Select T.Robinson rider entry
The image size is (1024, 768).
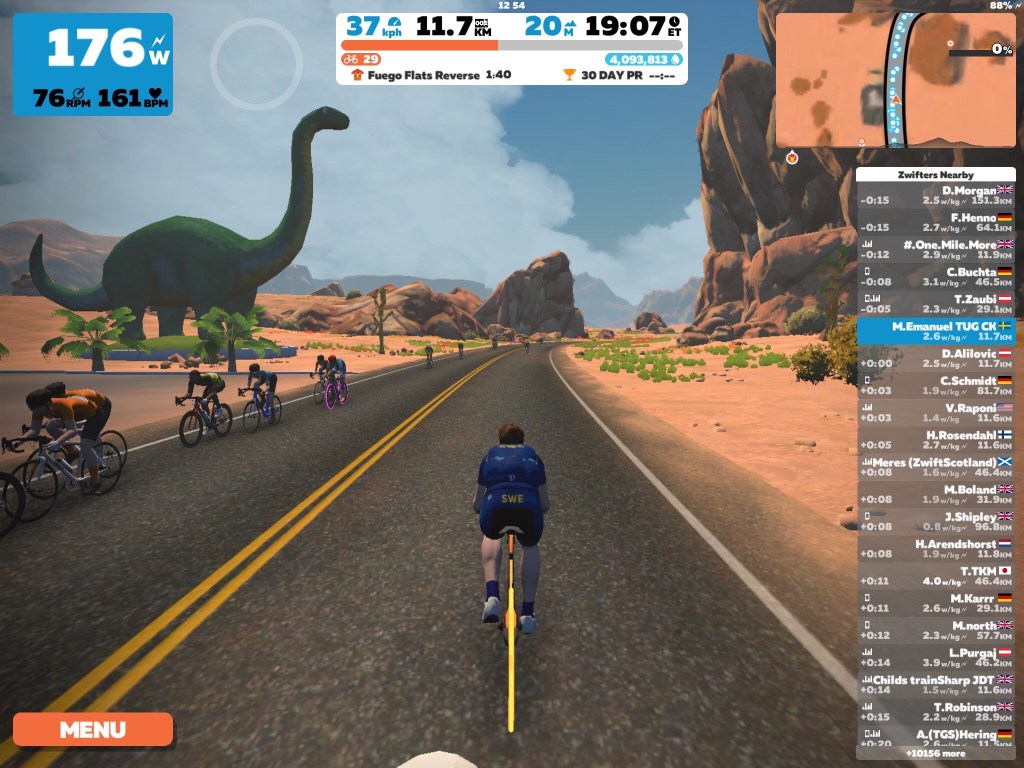pyautogui.click(x=935, y=712)
